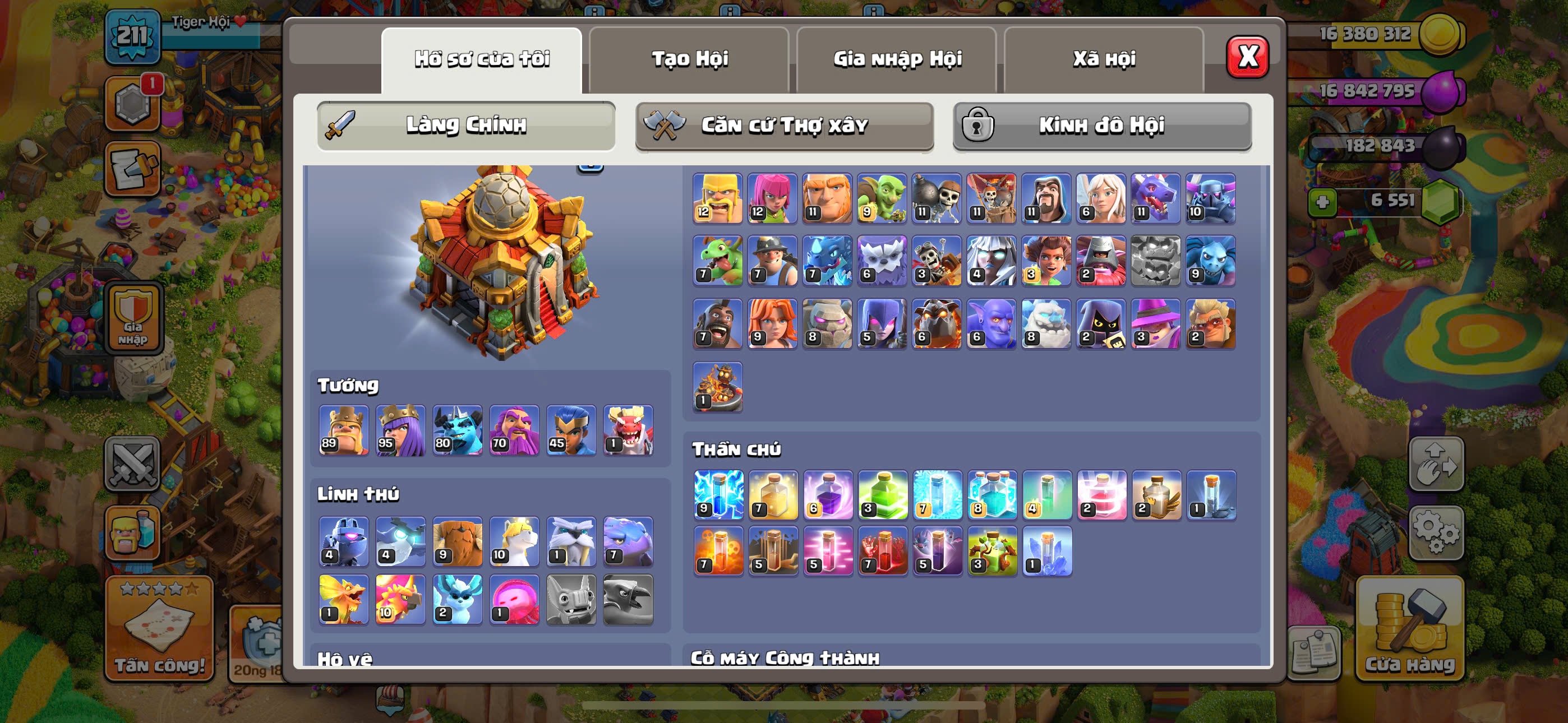Choose the P.E.K.K.A troop icon

tap(1210, 198)
